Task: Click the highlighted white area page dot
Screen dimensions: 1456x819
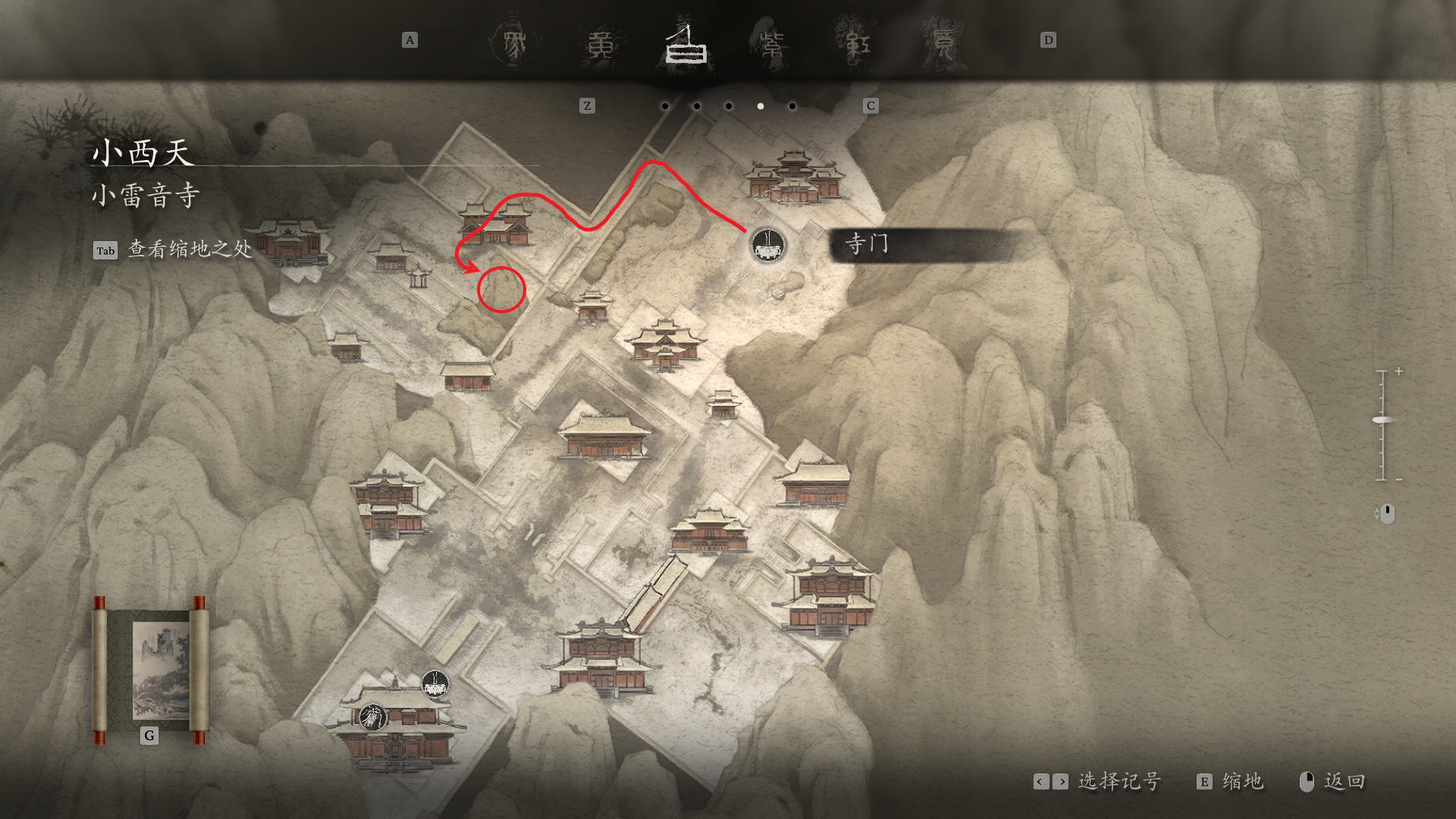Action: pos(760,106)
